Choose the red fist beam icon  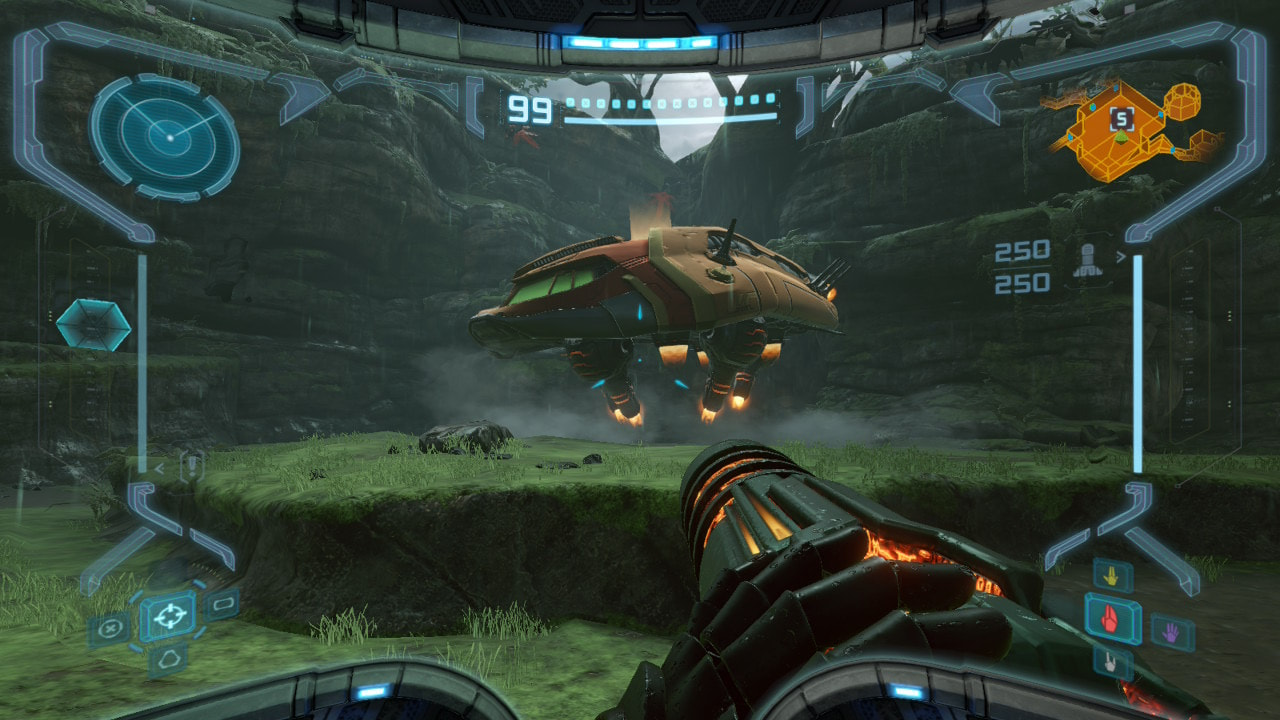1112,619
